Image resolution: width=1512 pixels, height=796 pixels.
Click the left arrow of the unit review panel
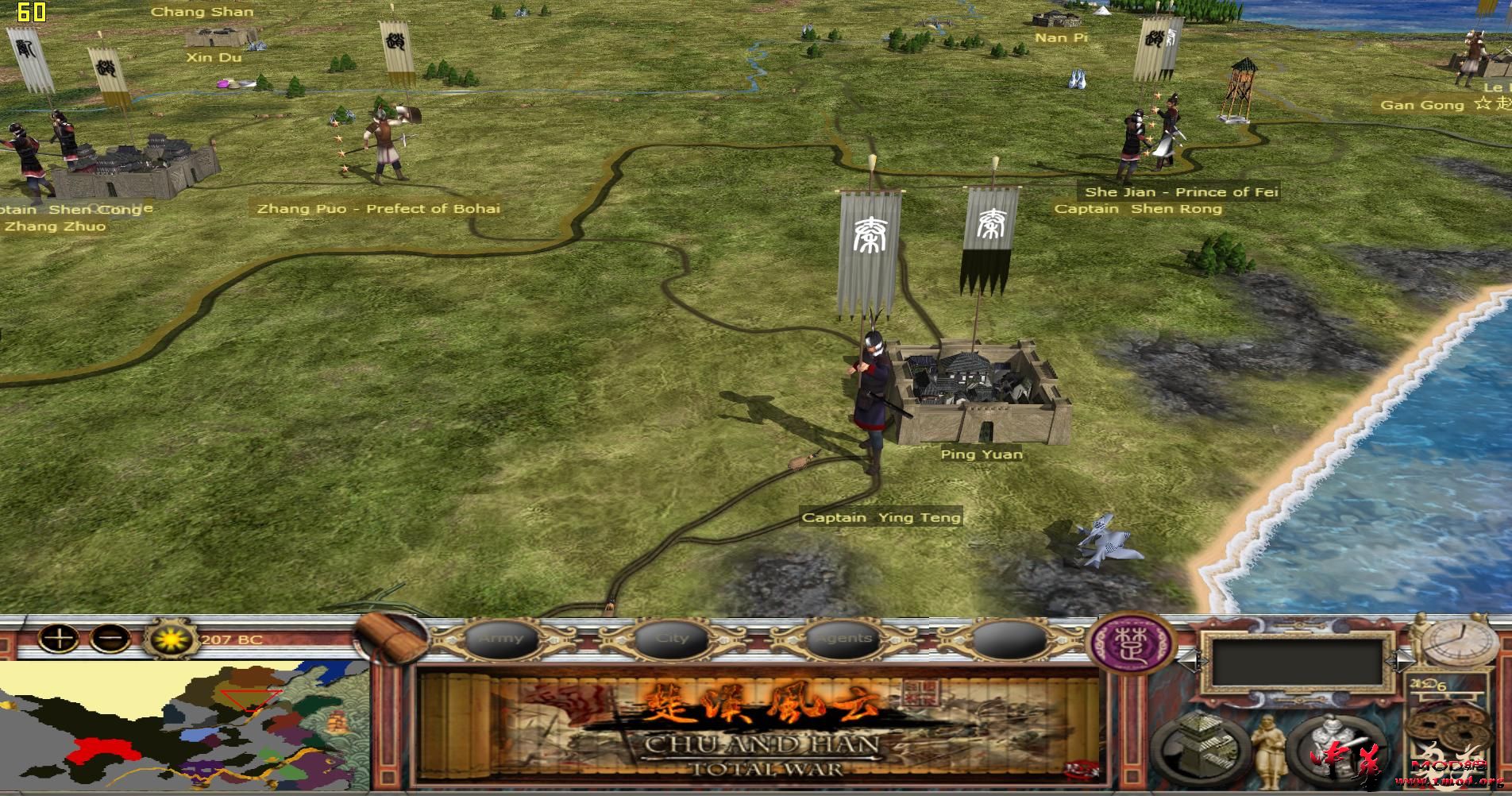click(x=1193, y=661)
